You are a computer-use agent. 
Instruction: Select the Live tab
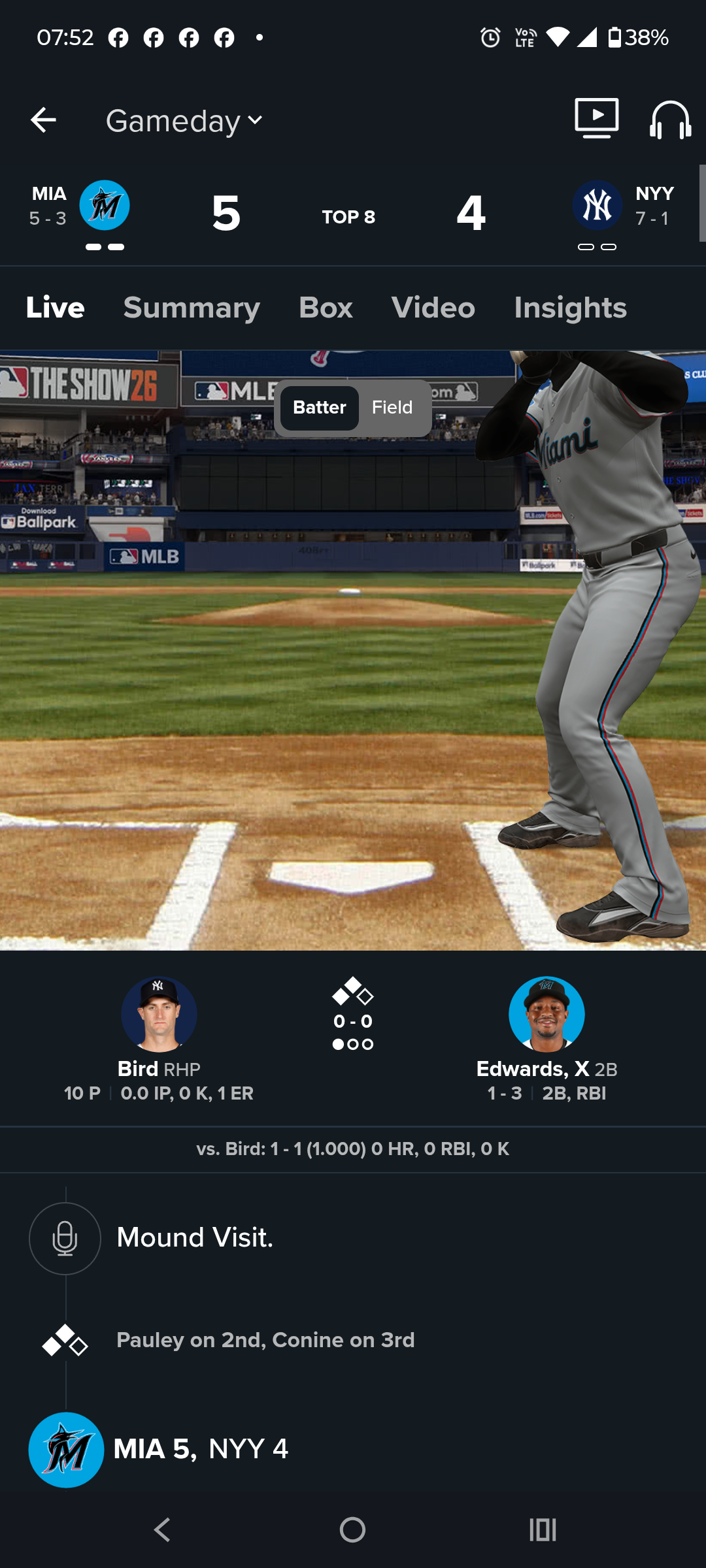56,308
